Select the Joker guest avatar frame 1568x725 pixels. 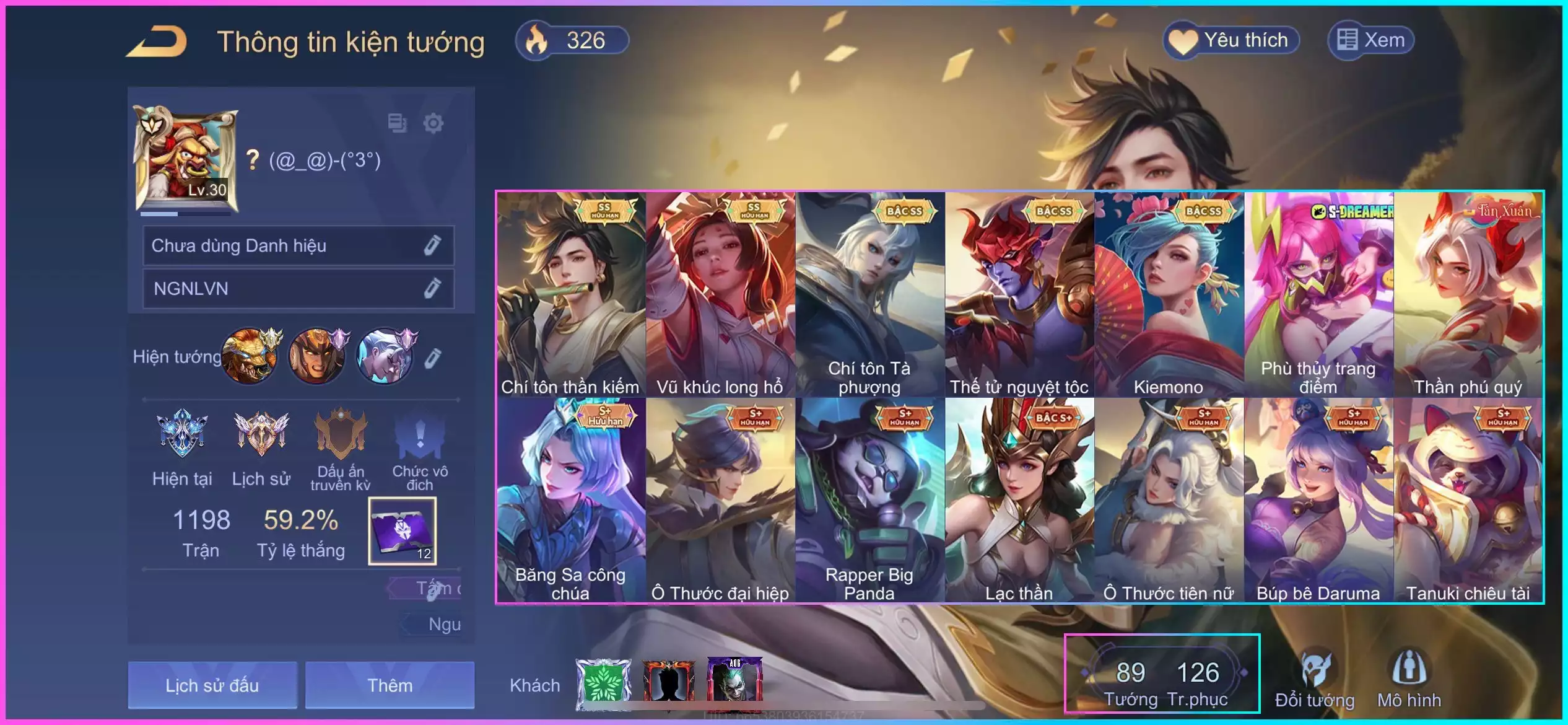coord(734,682)
